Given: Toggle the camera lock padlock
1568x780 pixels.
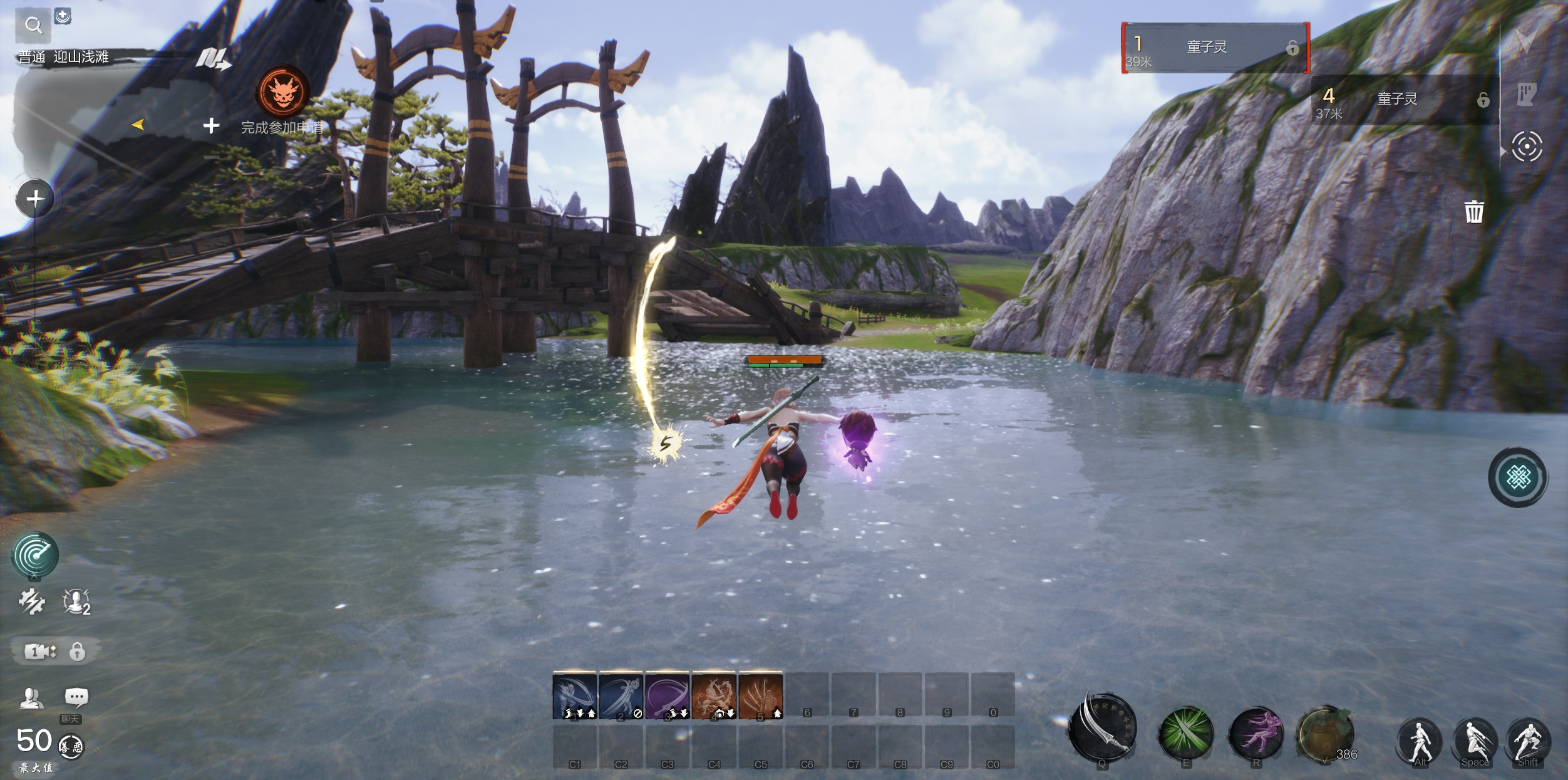Looking at the screenshot, I should pos(77,652).
